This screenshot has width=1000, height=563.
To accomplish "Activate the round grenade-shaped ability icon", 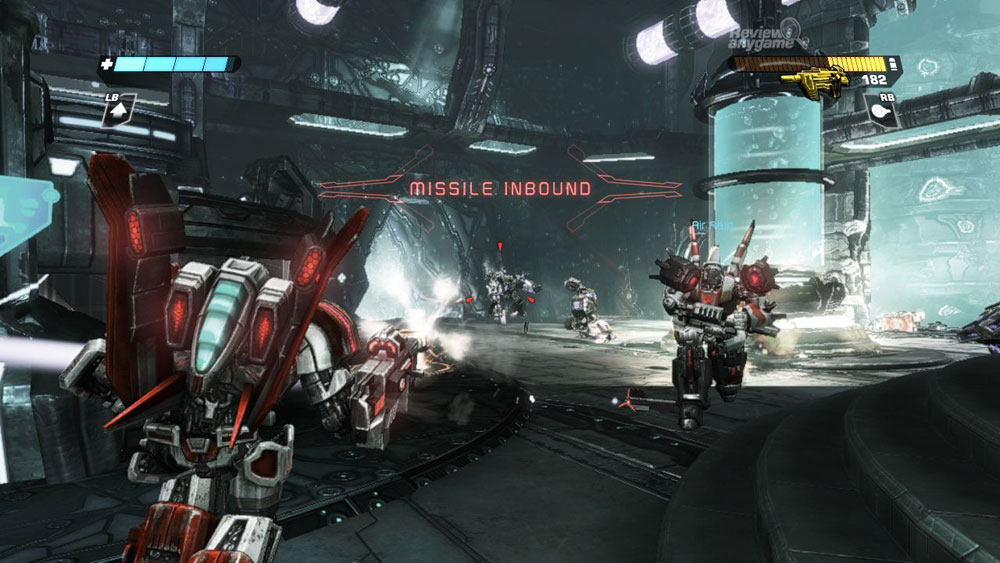I will coord(881,112).
